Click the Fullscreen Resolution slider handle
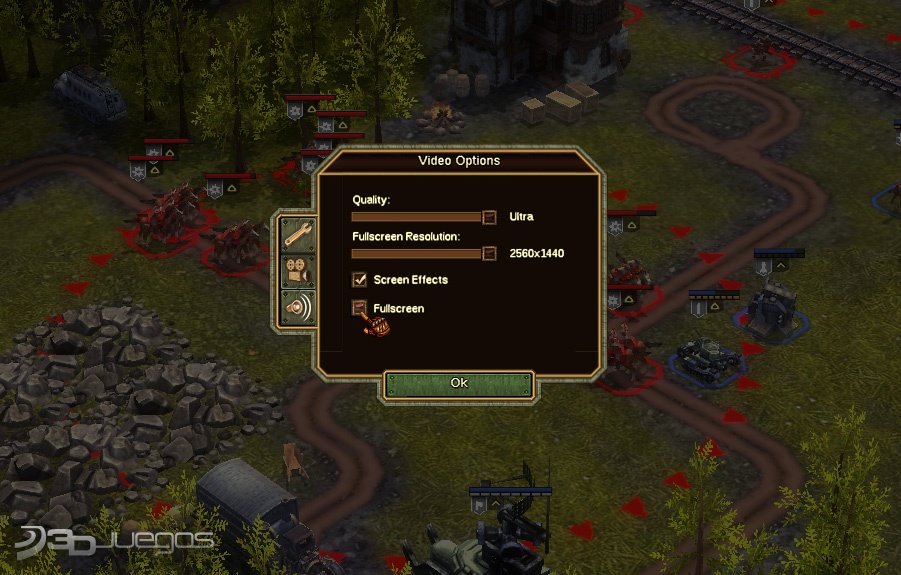The height and width of the screenshot is (575, 901). pyautogui.click(x=489, y=253)
